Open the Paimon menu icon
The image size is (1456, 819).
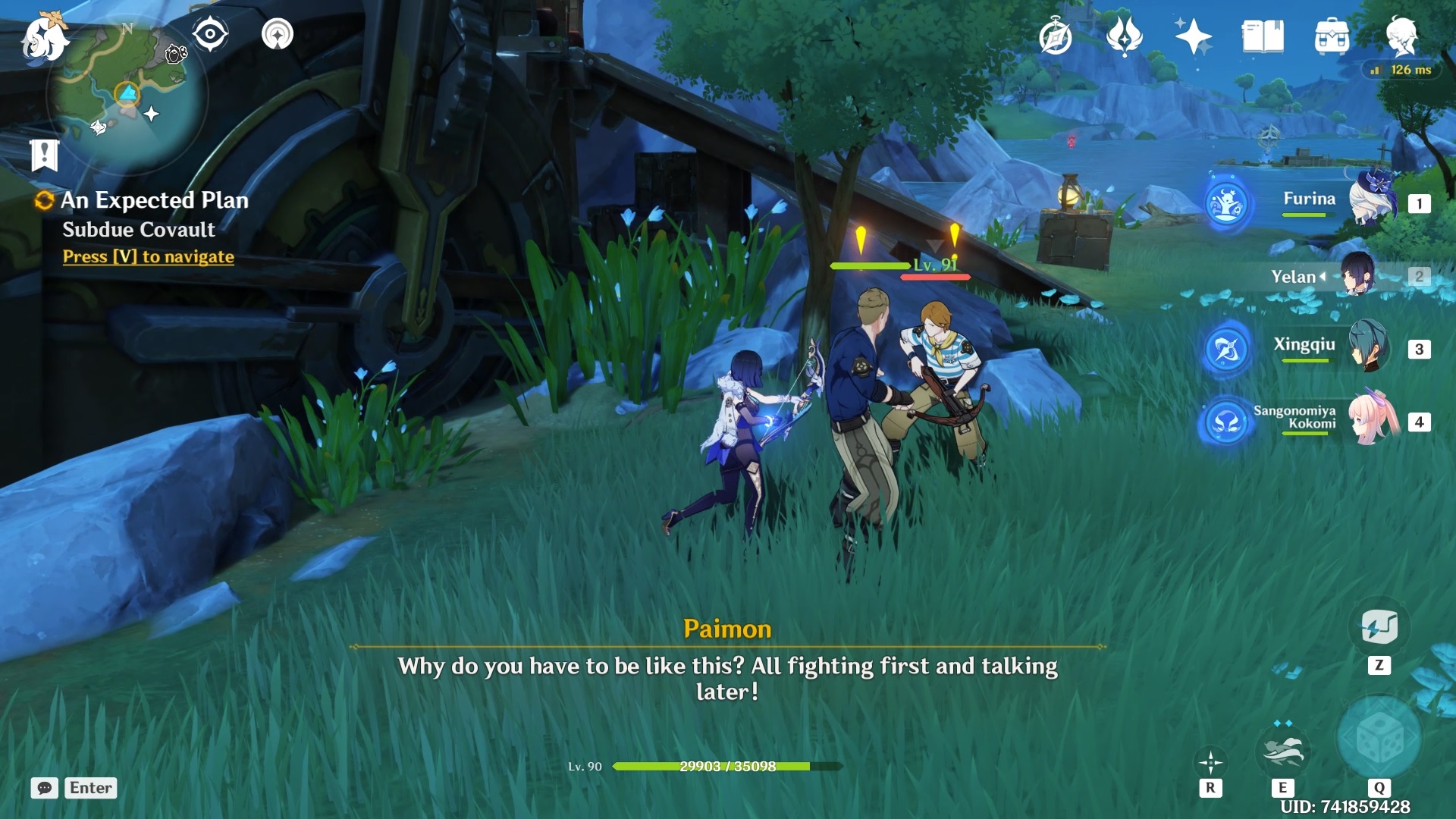coord(44,36)
